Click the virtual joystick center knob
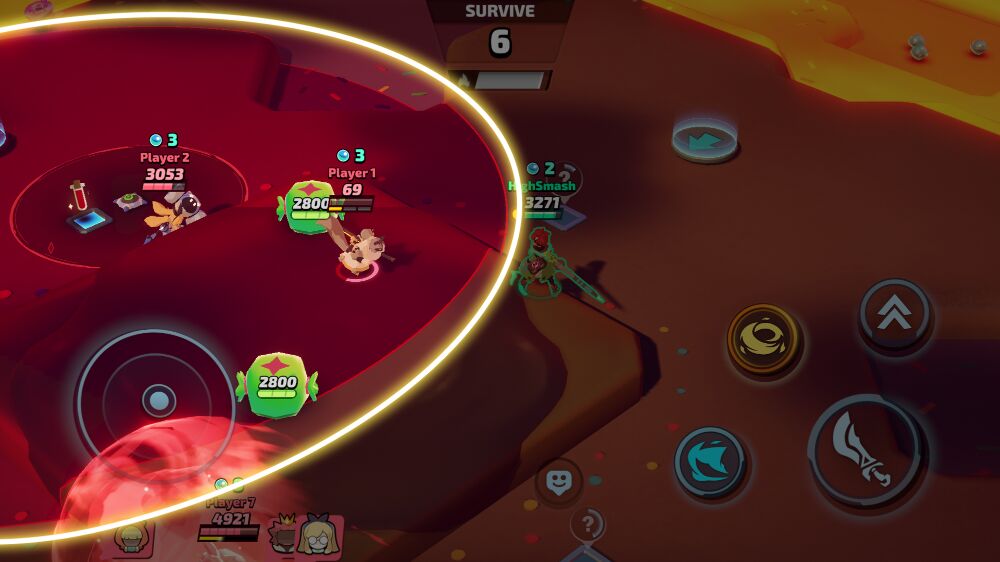 pyautogui.click(x=157, y=401)
